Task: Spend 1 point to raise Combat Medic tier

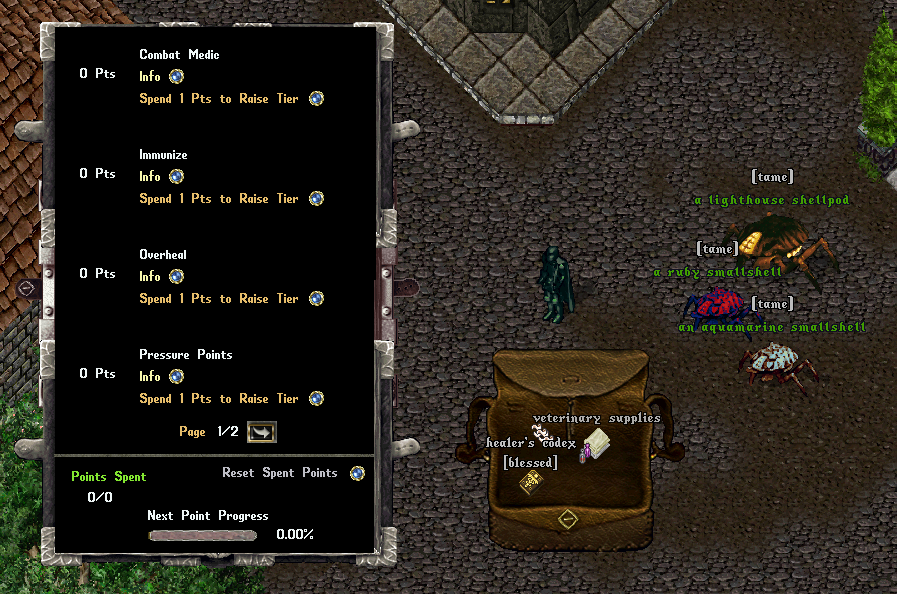Action: 316,98
